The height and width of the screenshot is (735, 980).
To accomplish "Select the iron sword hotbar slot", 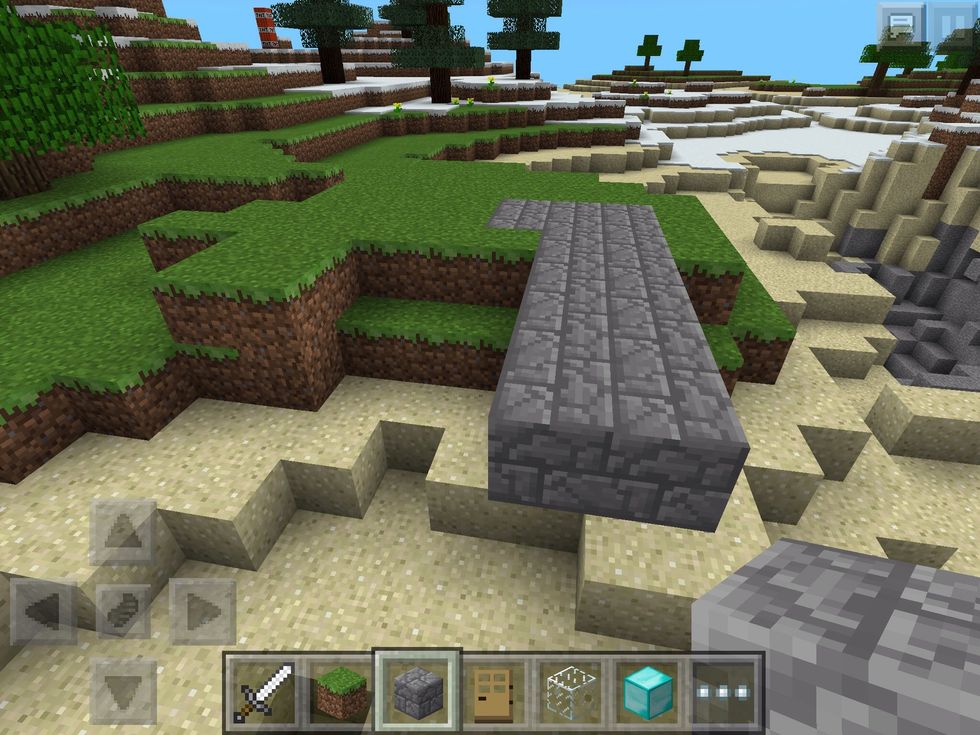I will pyautogui.click(x=263, y=692).
